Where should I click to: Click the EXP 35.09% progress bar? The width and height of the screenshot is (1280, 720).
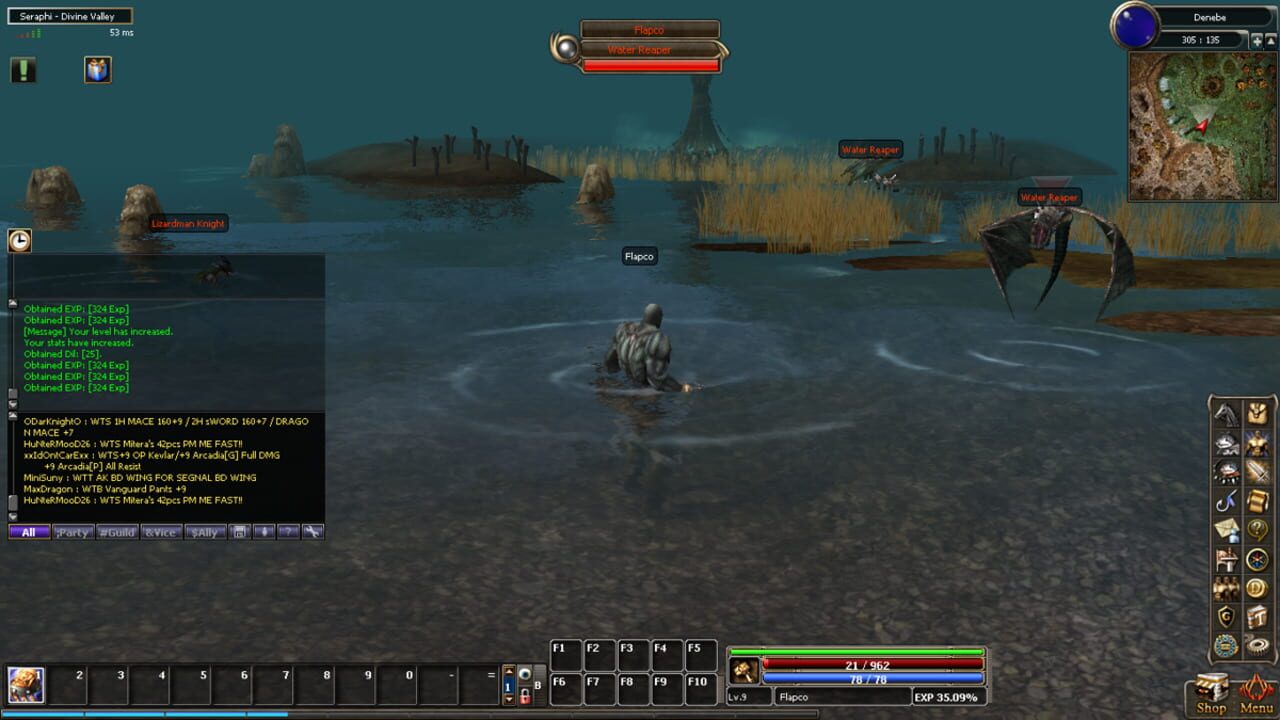(x=948, y=696)
